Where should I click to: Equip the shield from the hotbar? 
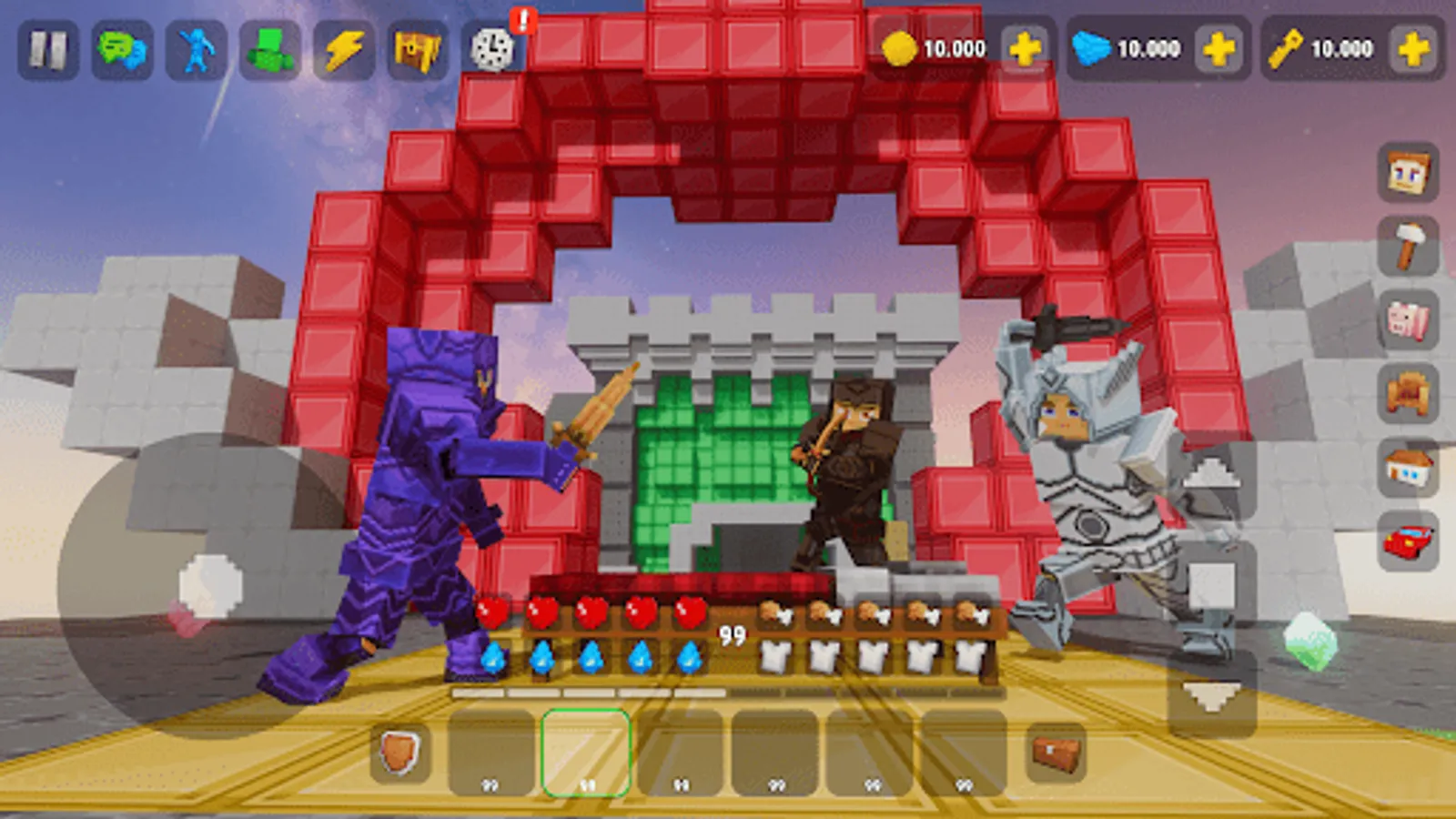click(399, 752)
